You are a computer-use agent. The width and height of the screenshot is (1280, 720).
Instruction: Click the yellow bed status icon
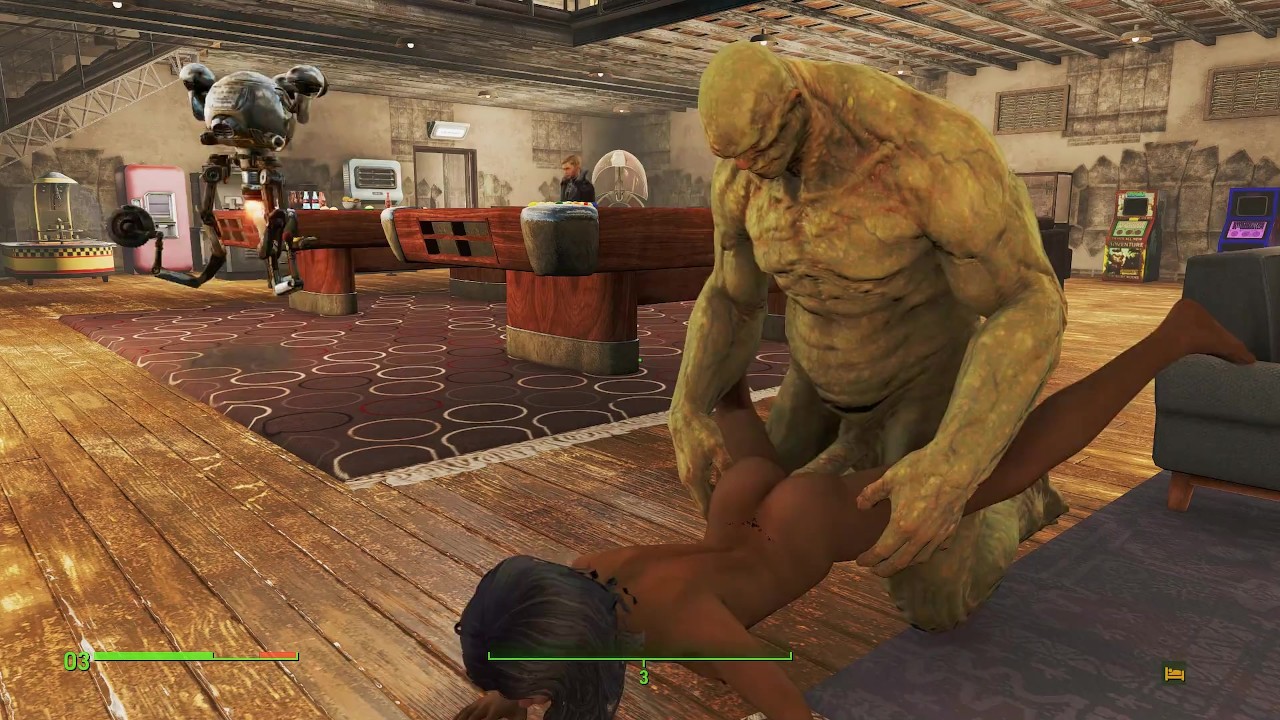tap(1175, 674)
